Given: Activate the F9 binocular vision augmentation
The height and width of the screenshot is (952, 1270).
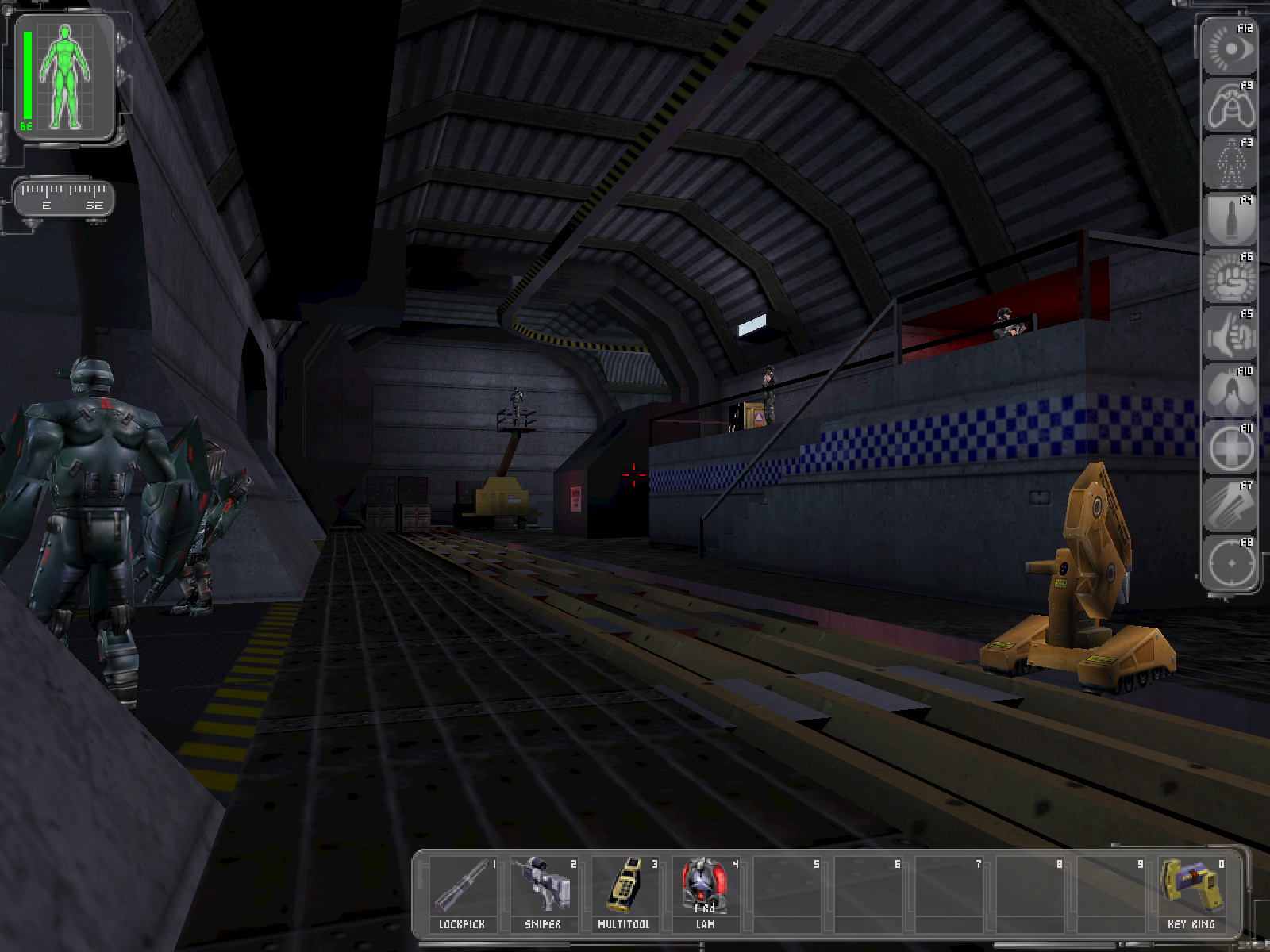Looking at the screenshot, I should click(1229, 106).
